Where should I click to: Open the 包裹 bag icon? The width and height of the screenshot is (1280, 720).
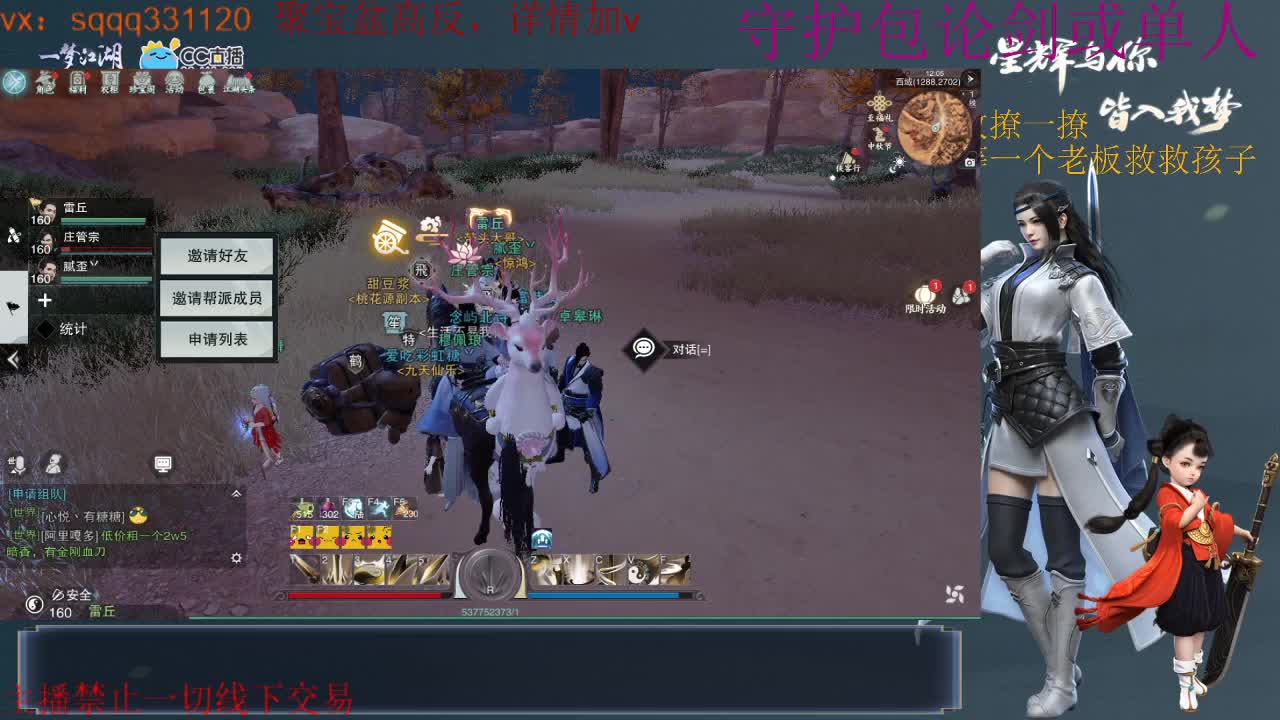(x=205, y=81)
